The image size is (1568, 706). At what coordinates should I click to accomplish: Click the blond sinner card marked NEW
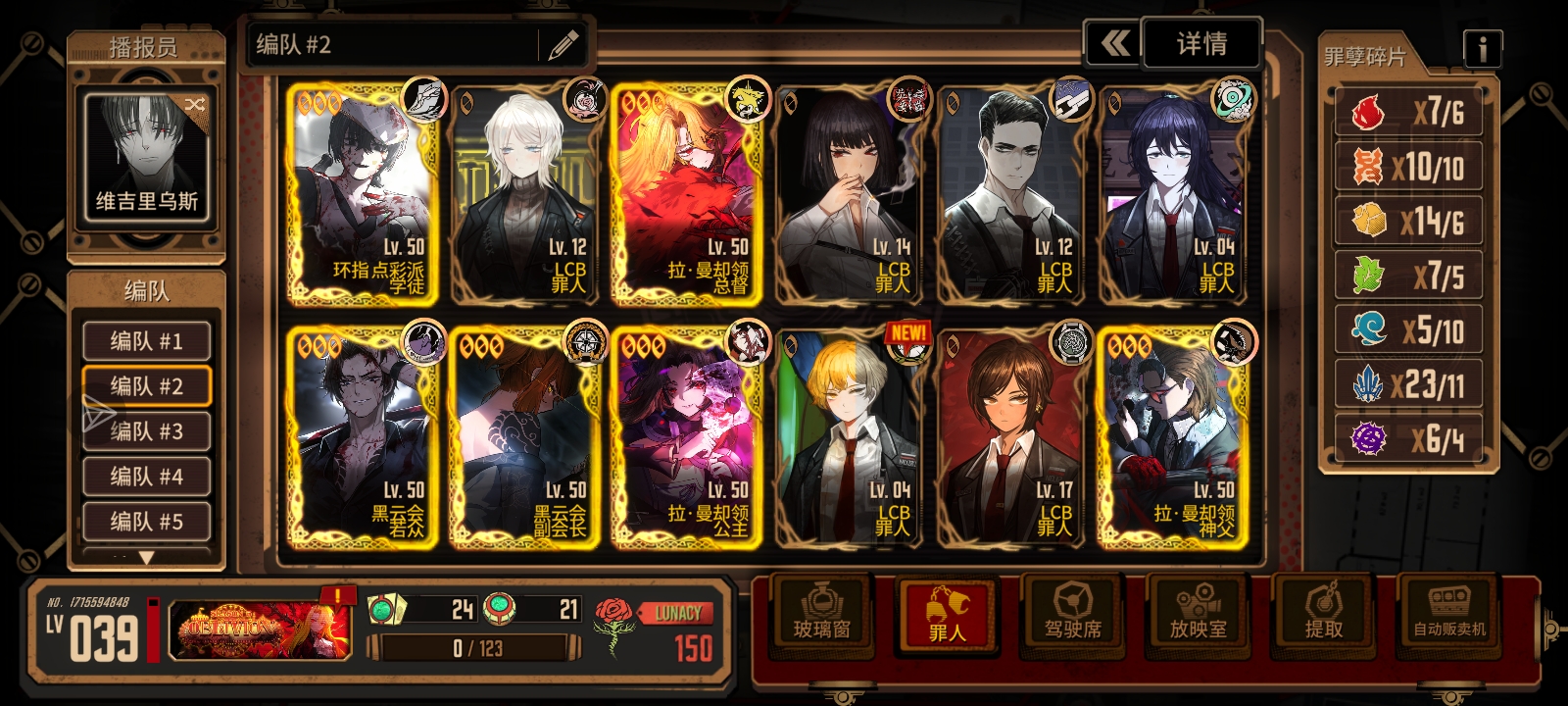point(850,437)
